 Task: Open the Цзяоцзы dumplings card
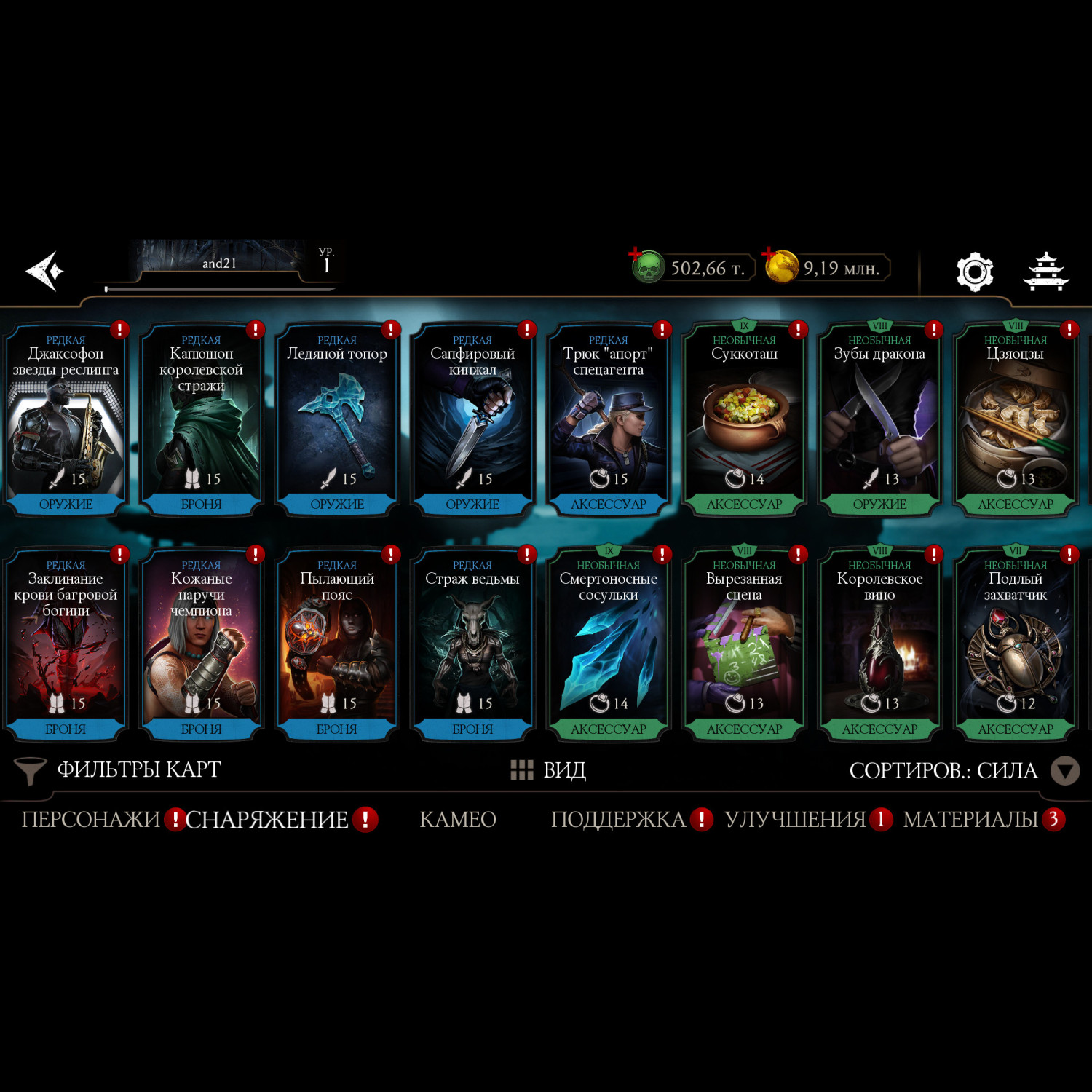tap(1016, 420)
